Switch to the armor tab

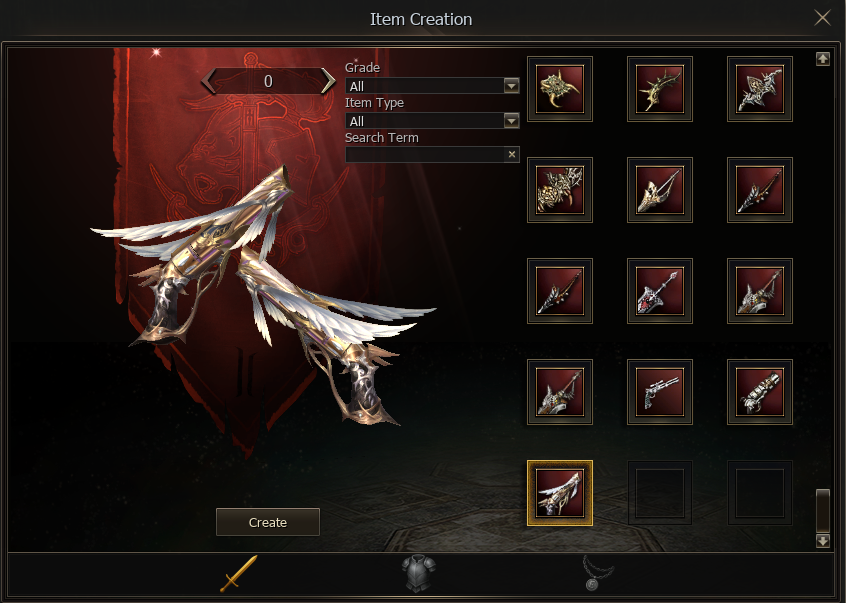pos(420,574)
